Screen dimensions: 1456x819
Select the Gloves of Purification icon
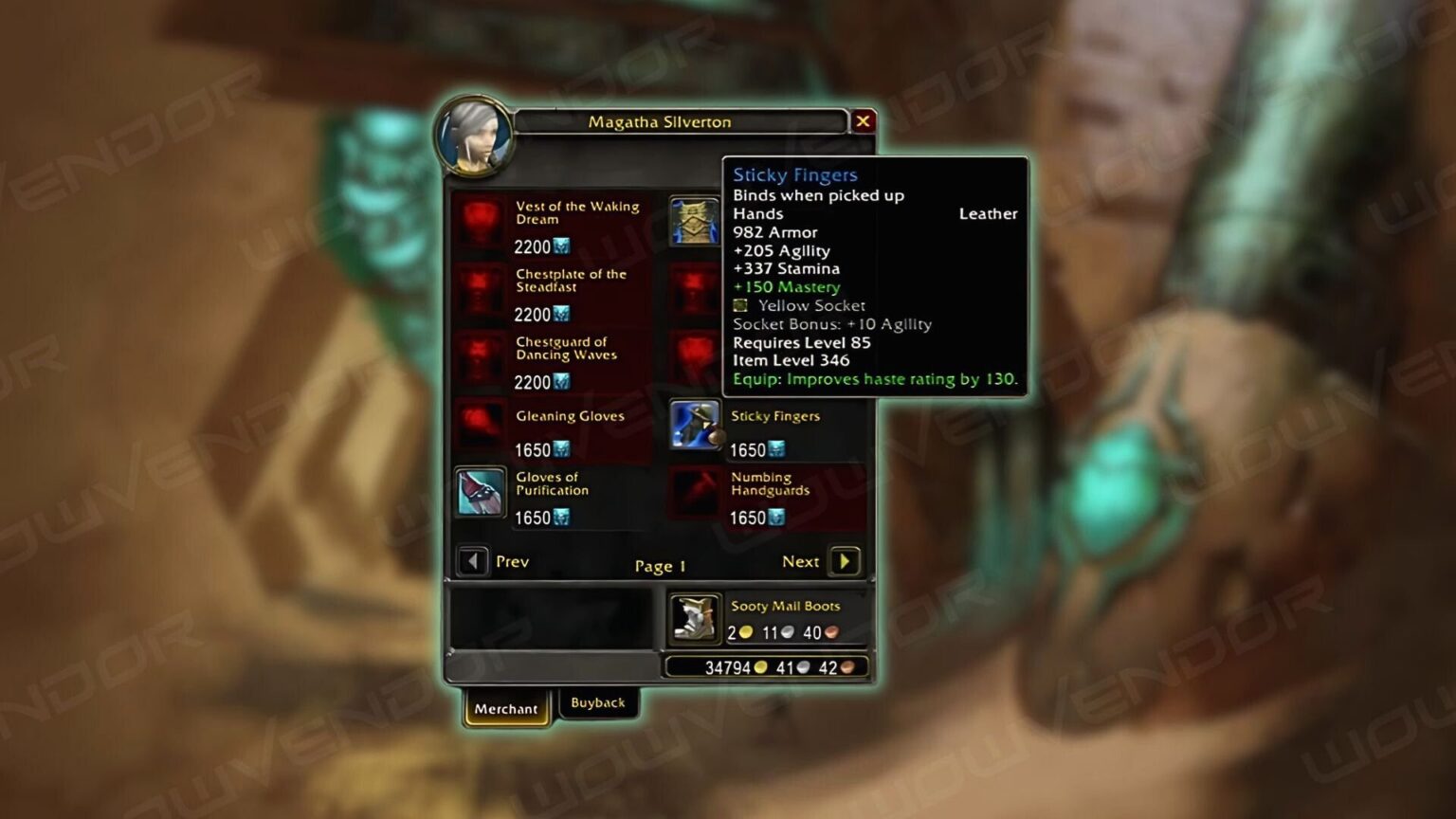pos(479,491)
